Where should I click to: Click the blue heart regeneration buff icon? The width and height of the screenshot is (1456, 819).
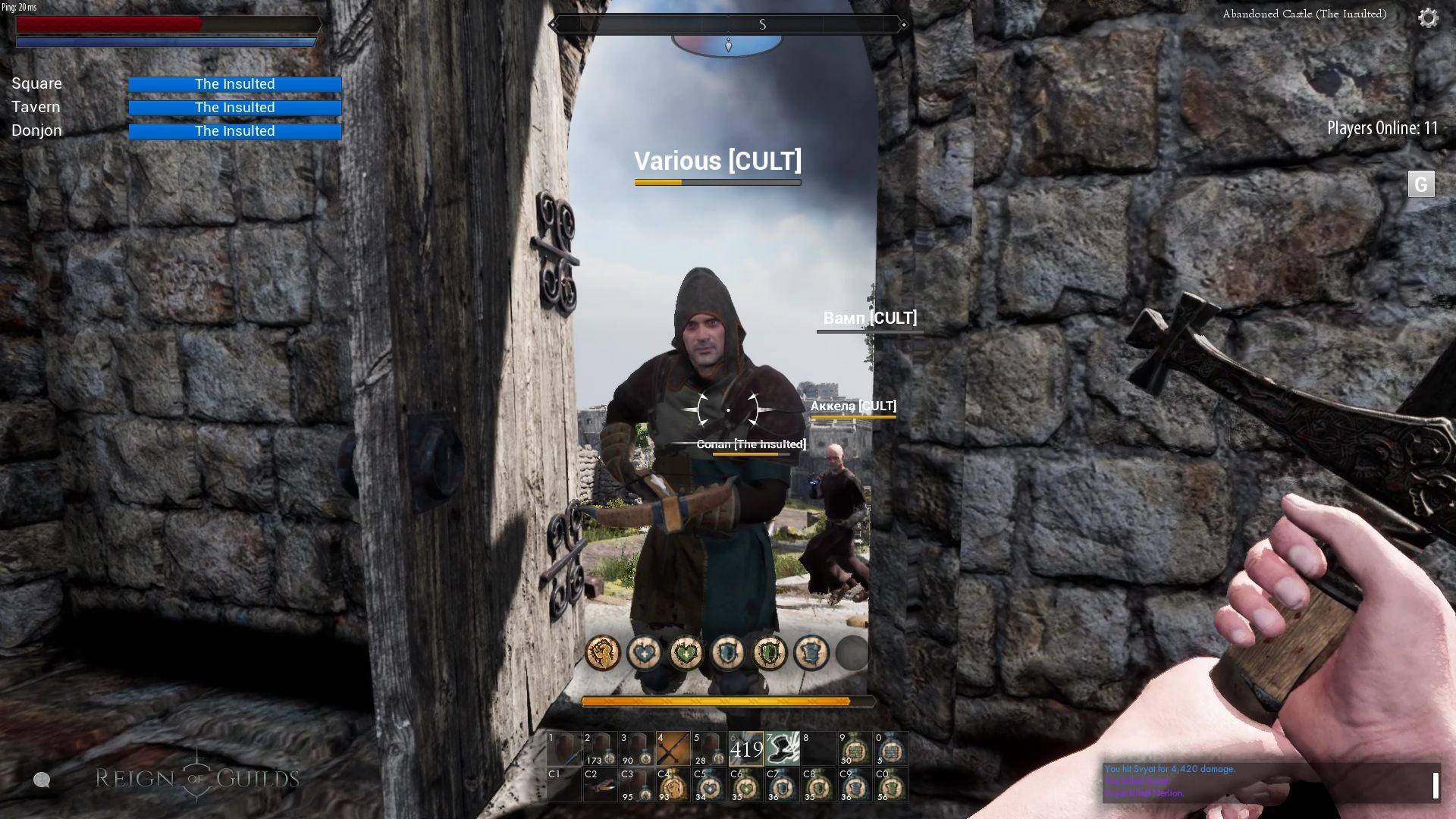(644, 654)
